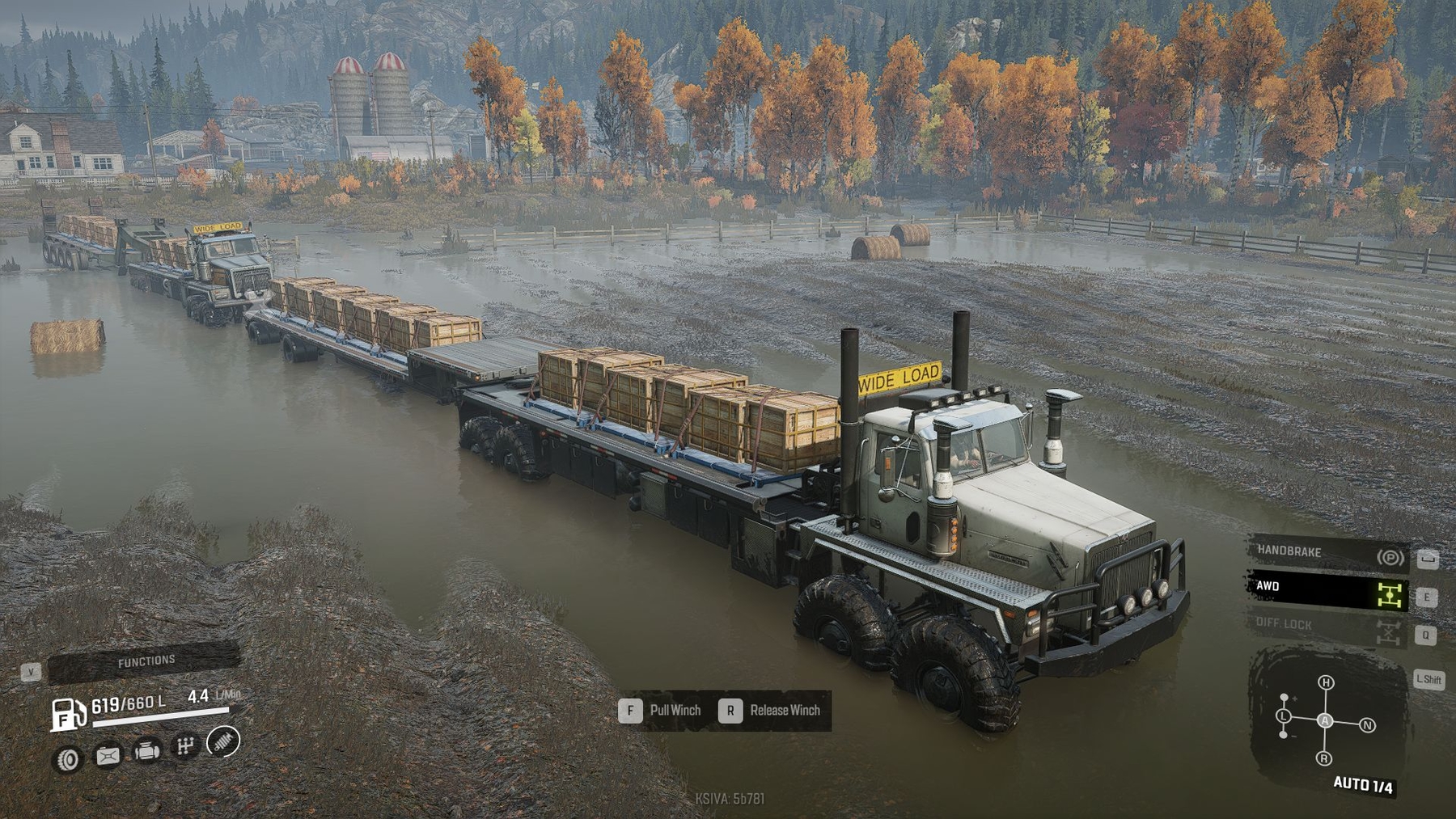Click the fuel pump icon
This screenshot has height=819, width=1456.
69,714
